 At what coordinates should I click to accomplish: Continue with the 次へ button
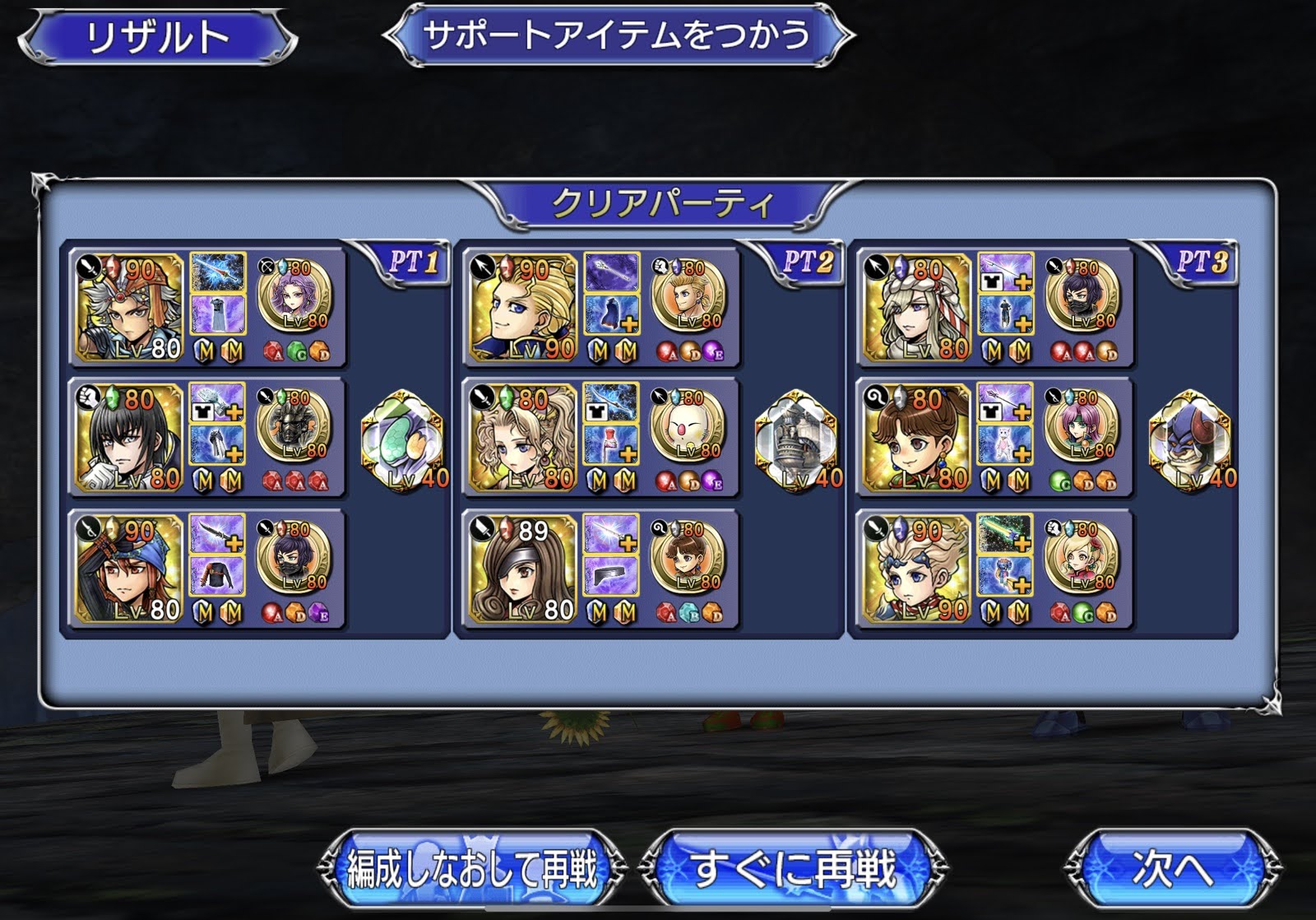pos(1172,867)
